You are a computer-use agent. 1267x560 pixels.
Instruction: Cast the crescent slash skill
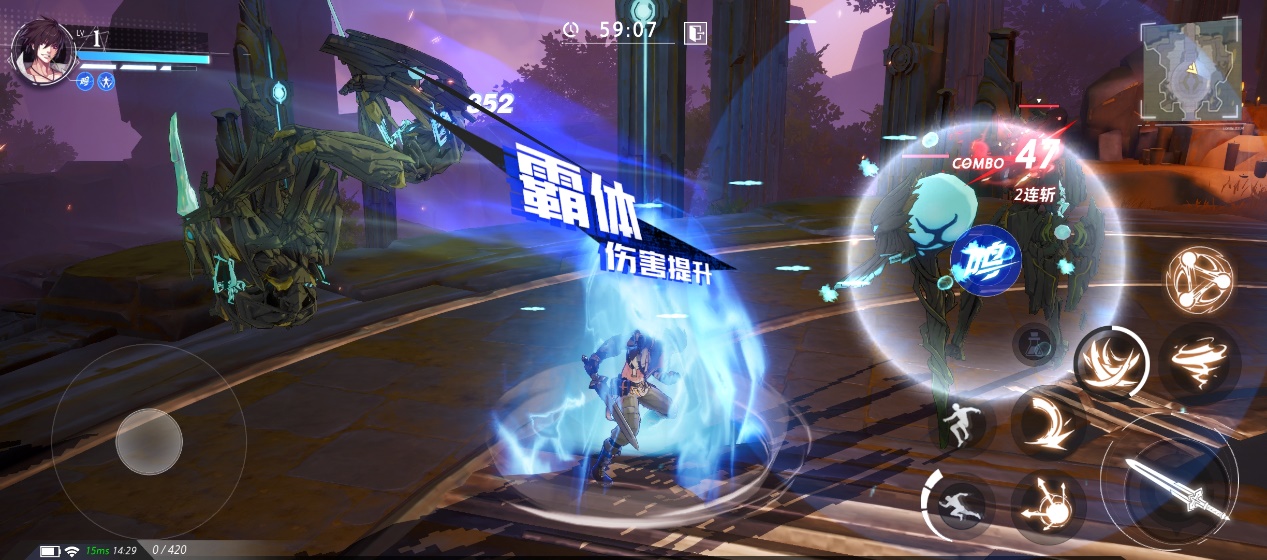click(1048, 422)
